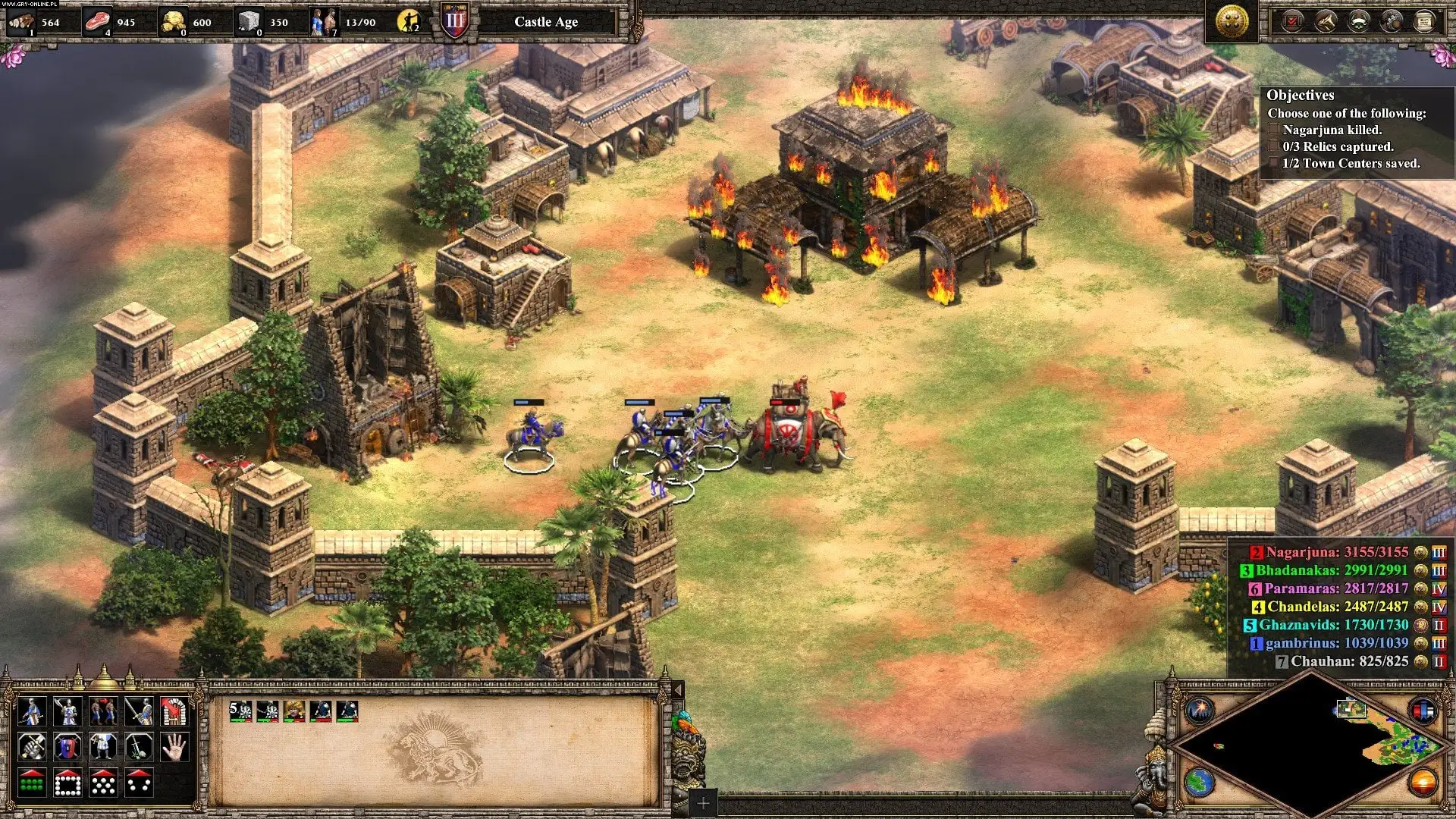This screenshot has width=1456, height=819.
Task: Set selected units to Stand Ground
Action: [103, 747]
